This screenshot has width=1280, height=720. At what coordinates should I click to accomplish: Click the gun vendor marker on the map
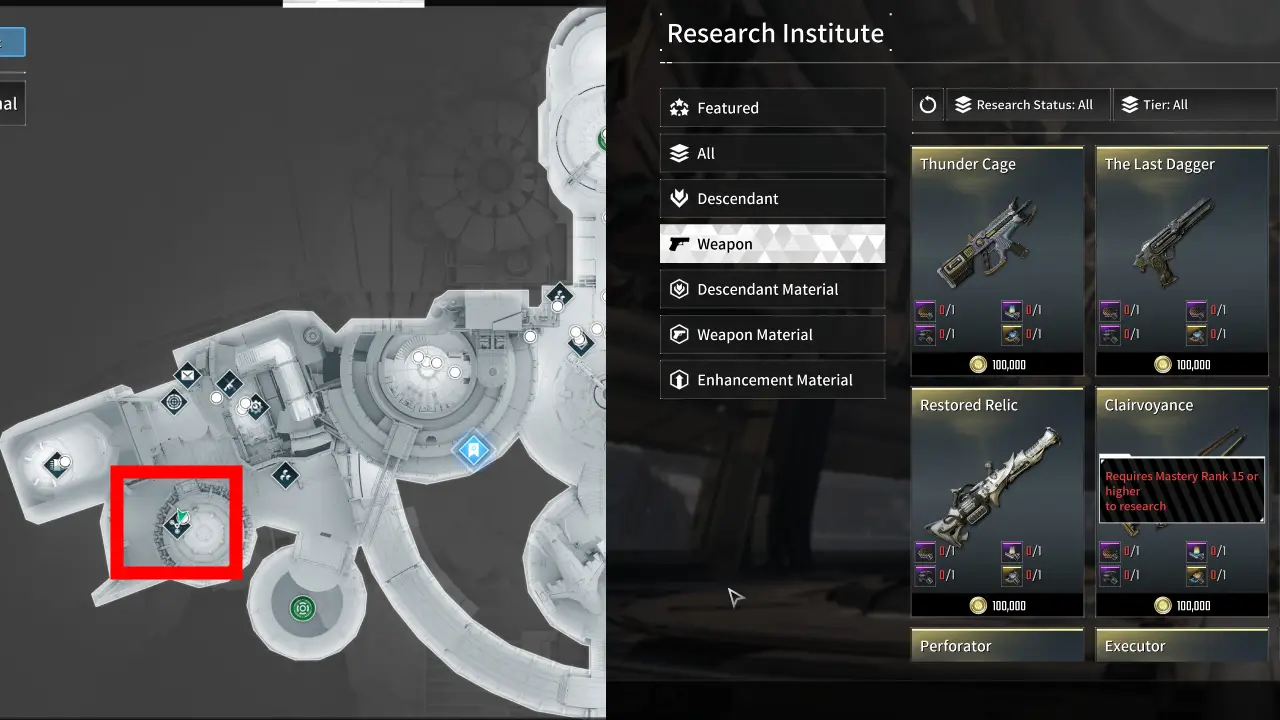(x=228, y=385)
